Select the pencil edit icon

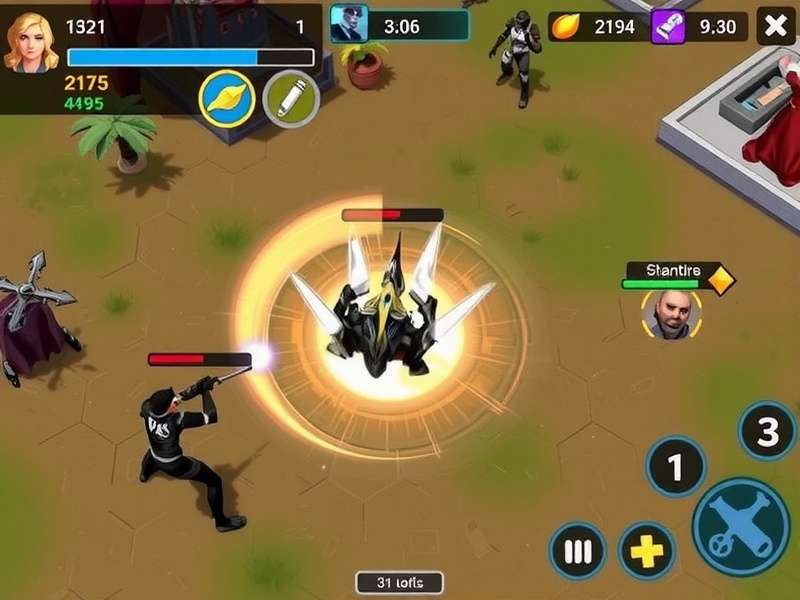coord(290,99)
